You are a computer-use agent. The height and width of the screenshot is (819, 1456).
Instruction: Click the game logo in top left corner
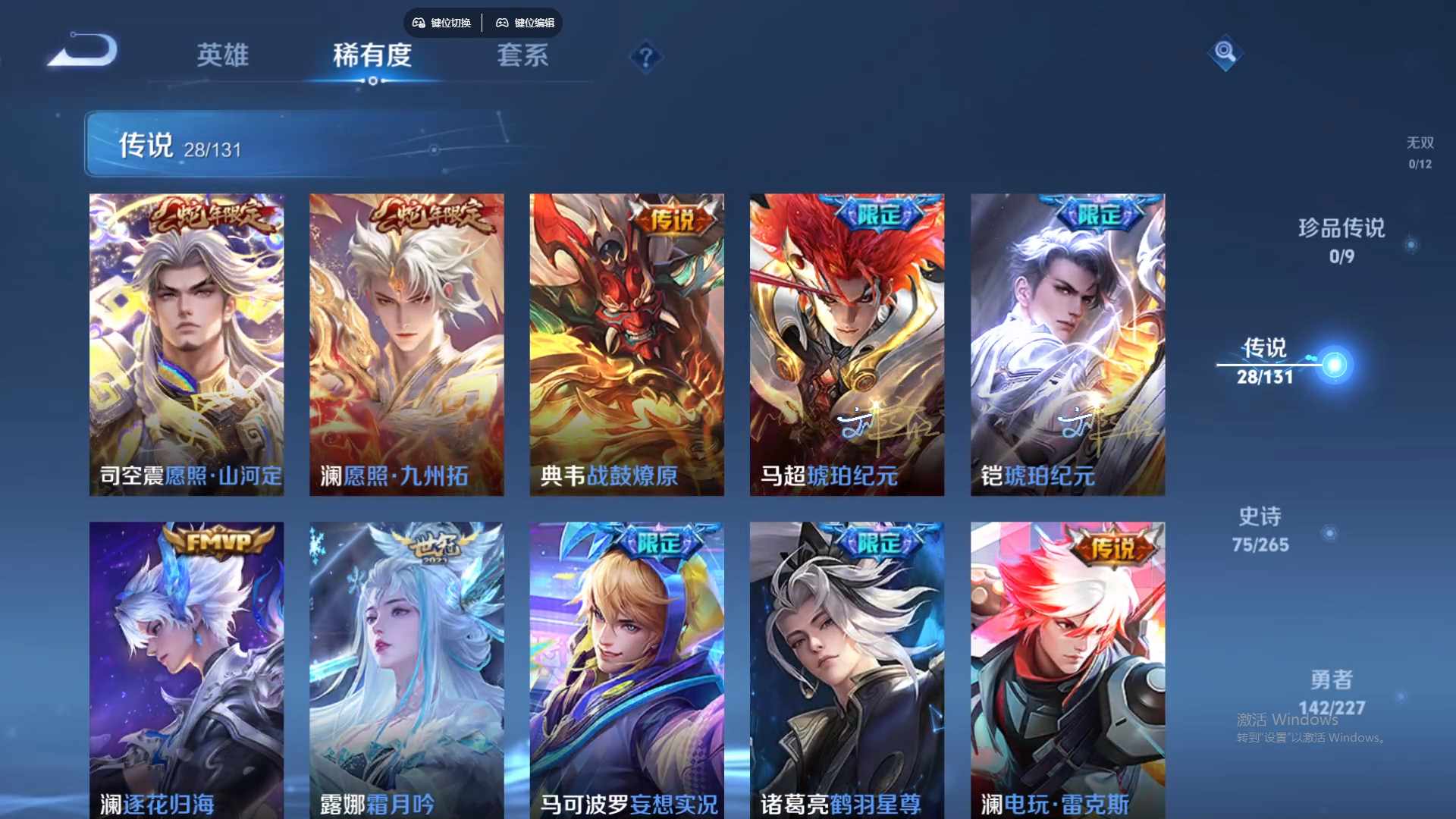[x=83, y=49]
